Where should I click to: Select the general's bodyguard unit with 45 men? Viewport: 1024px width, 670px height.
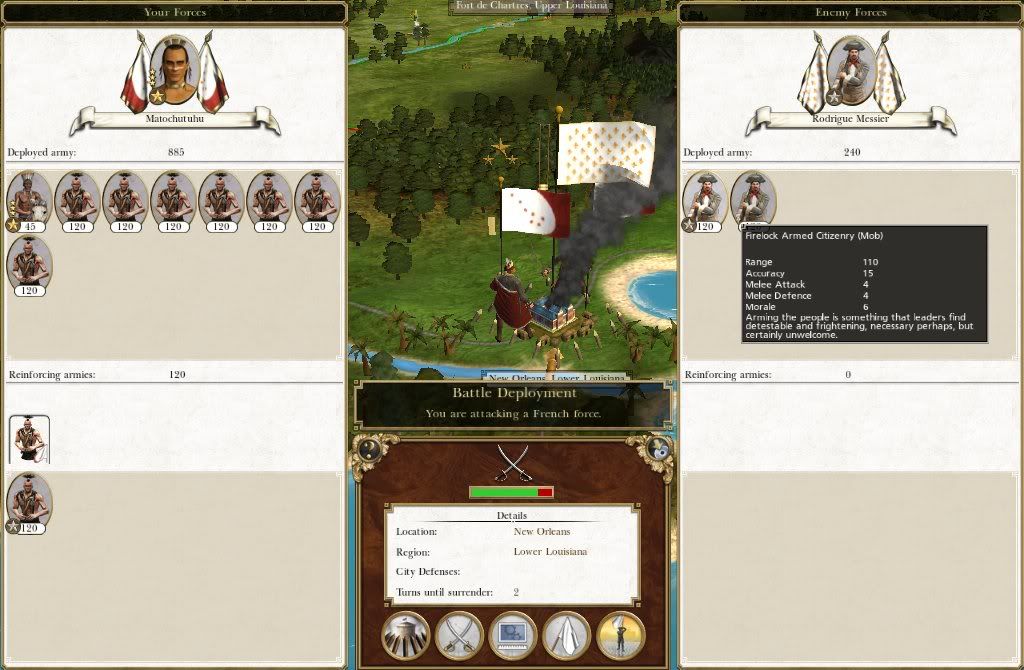pyautogui.click(x=29, y=200)
